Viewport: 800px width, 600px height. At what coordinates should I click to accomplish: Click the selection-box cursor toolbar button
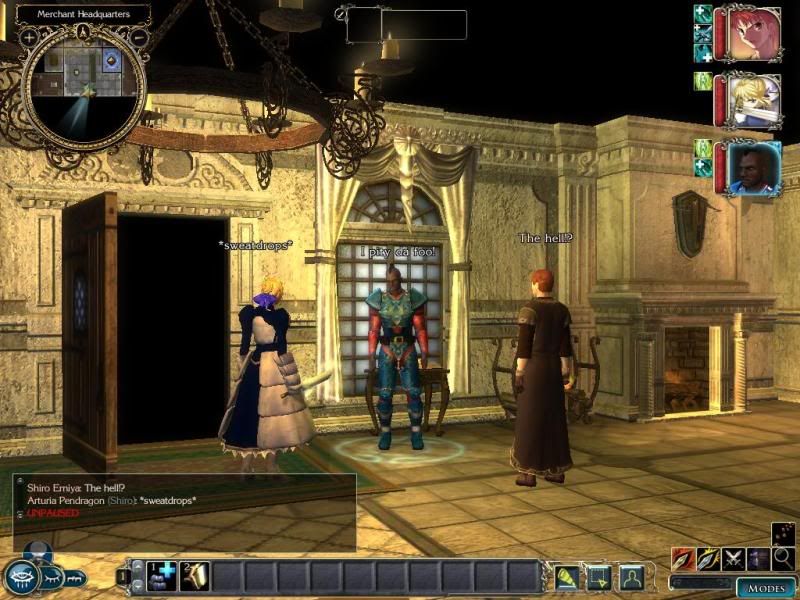pos(599,576)
